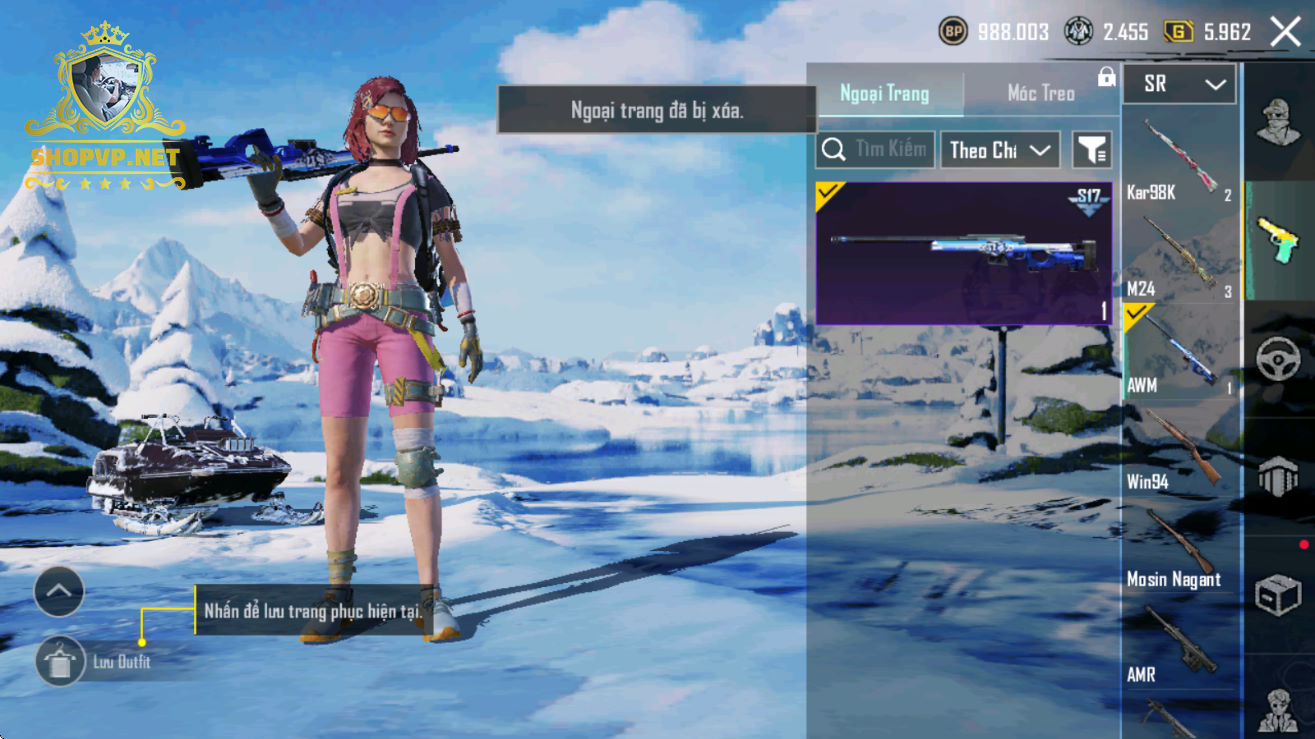The width and height of the screenshot is (1315, 739).
Task: Click the Tìm Kiếm search field
Action: pyautogui.click(x=877, y=150)
